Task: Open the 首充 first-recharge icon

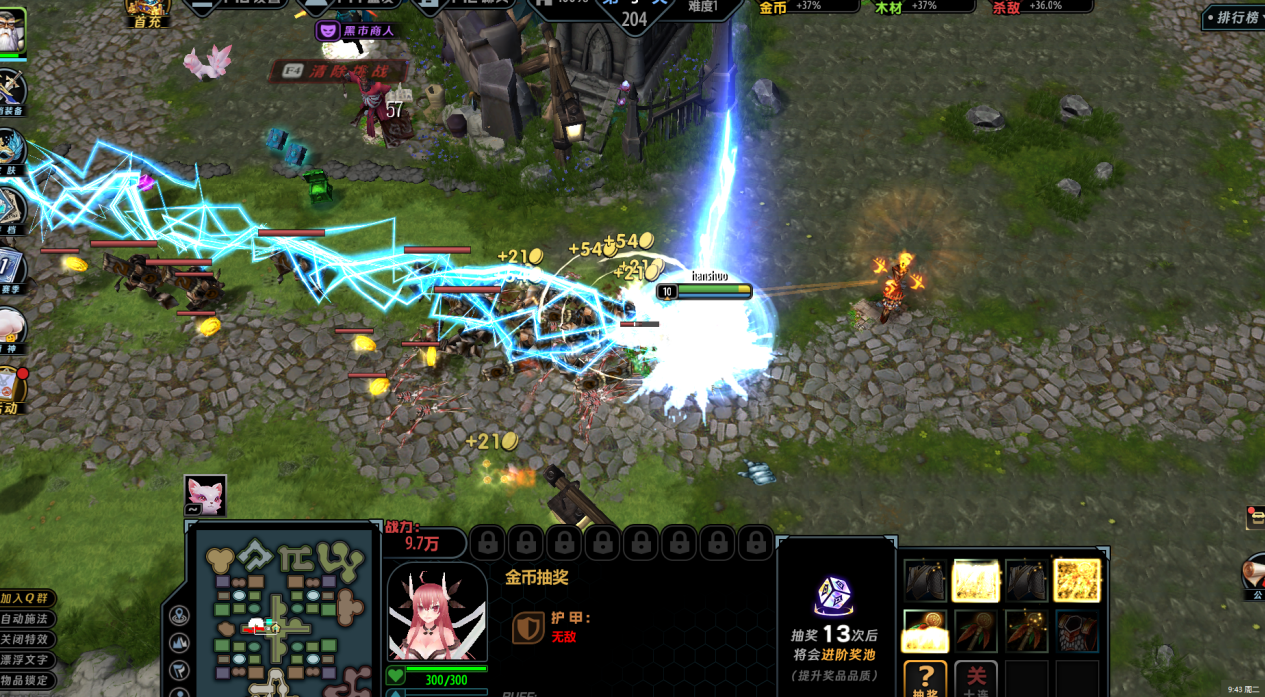Action: (147, 12)
